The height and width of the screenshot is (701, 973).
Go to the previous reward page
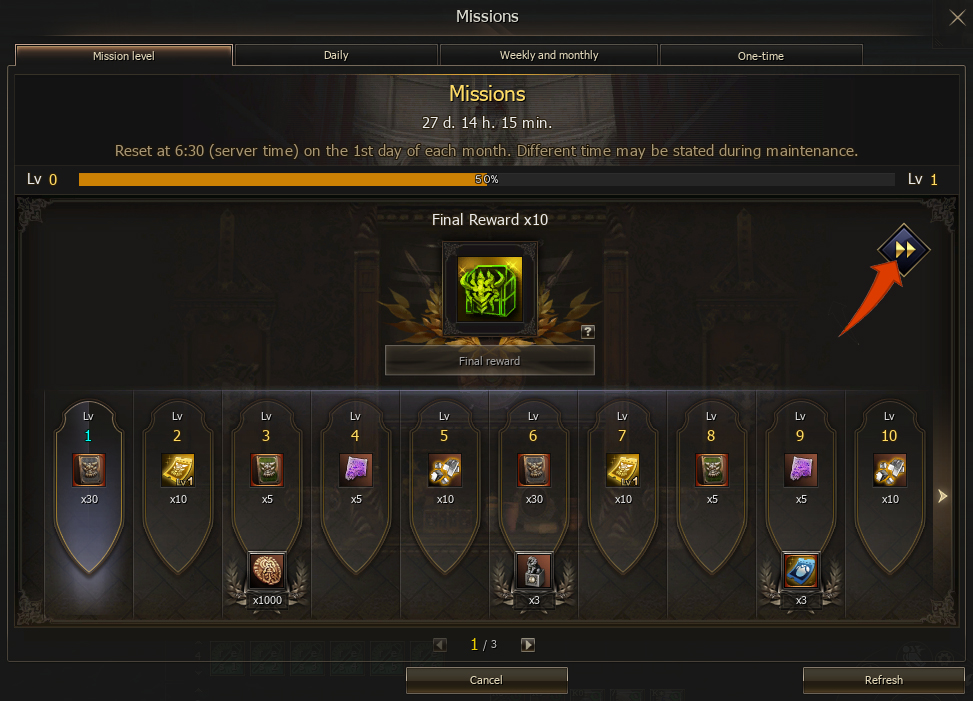pos(440,645)
